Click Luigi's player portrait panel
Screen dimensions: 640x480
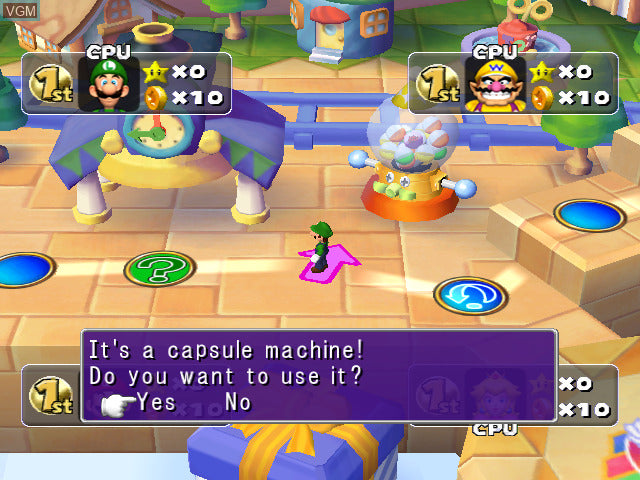point(109,83)
